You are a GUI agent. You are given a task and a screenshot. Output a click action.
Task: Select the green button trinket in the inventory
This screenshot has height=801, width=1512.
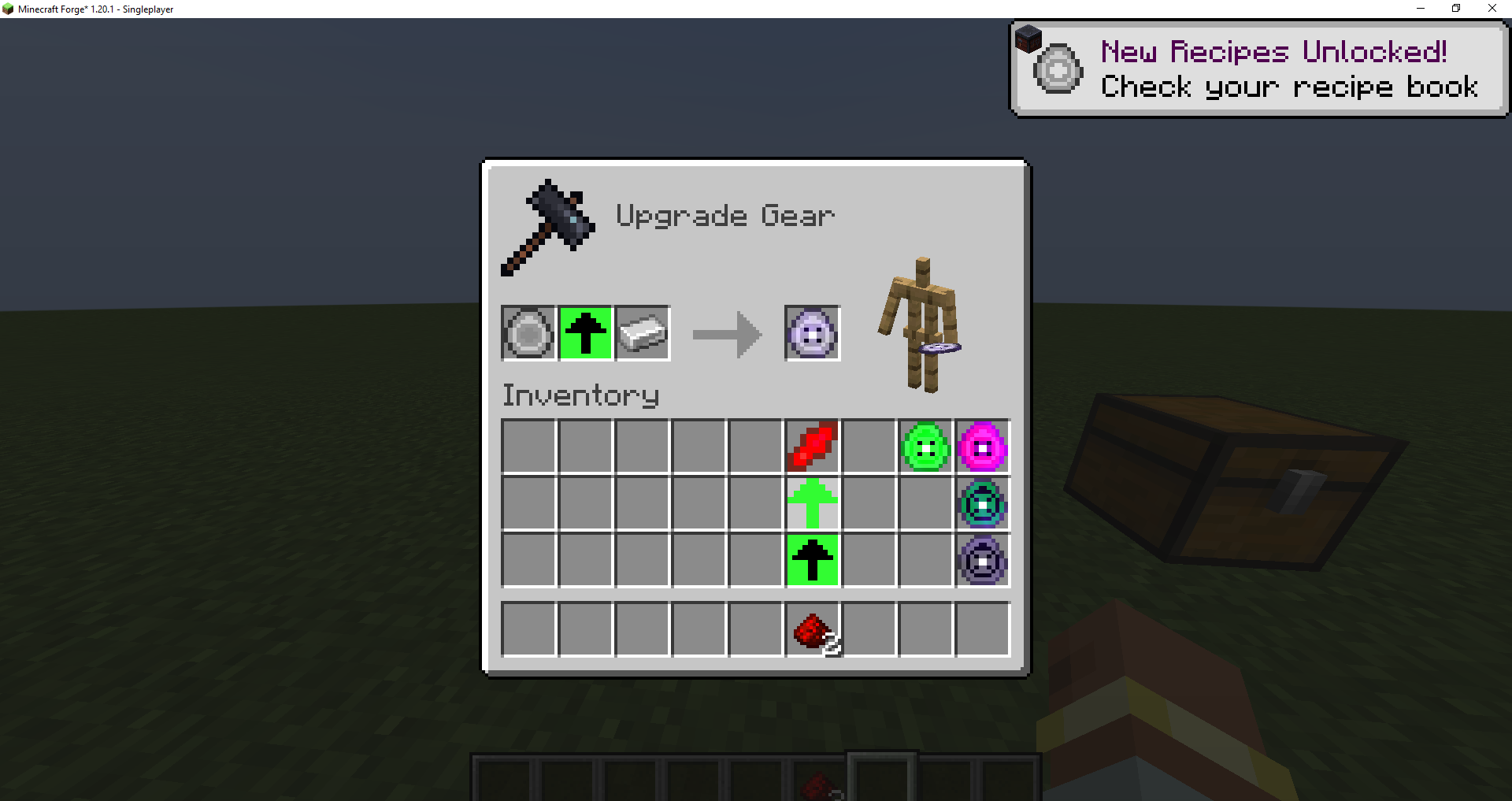pyautogui.click(x=925, y=447)
